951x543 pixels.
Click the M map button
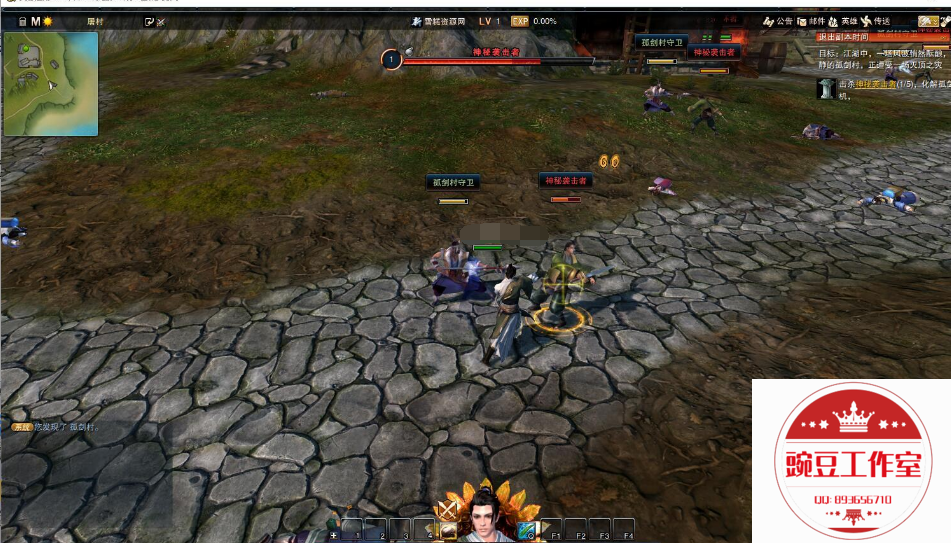35,21
